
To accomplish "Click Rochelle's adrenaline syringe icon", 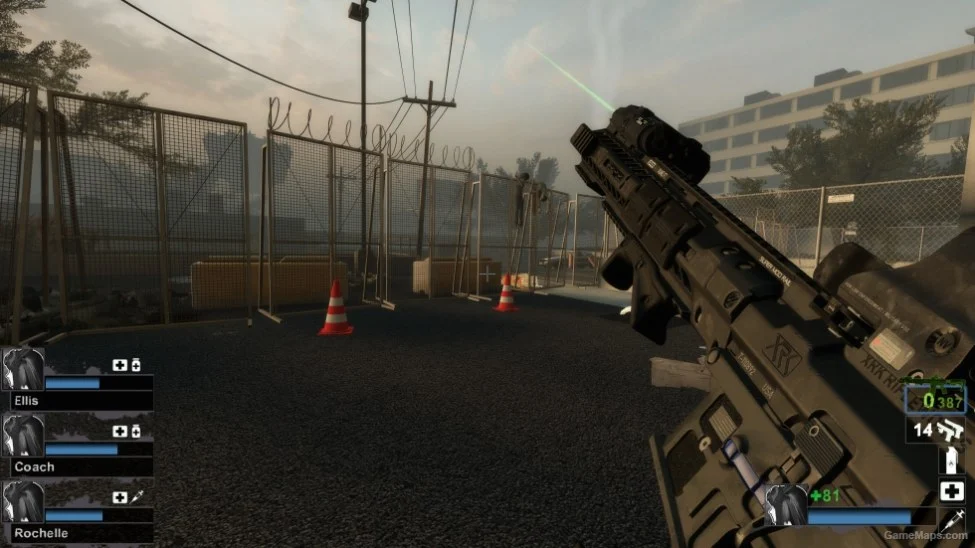I will (136, 497).
